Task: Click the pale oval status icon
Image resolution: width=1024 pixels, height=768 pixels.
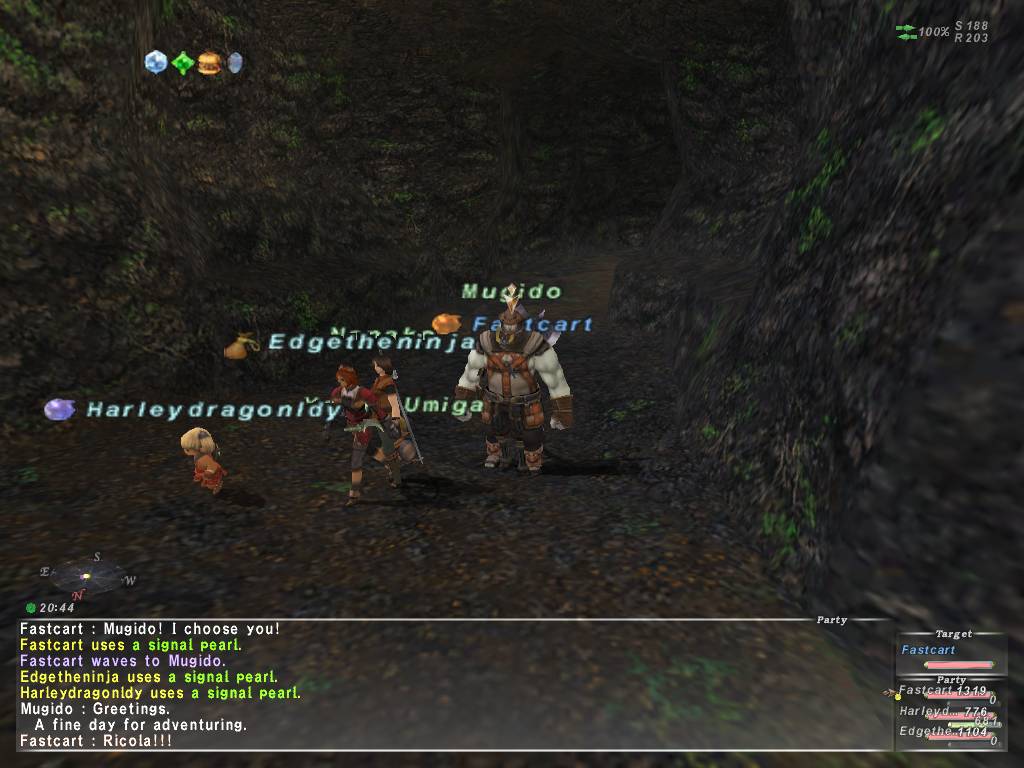Action: click(x=235, y=63)
